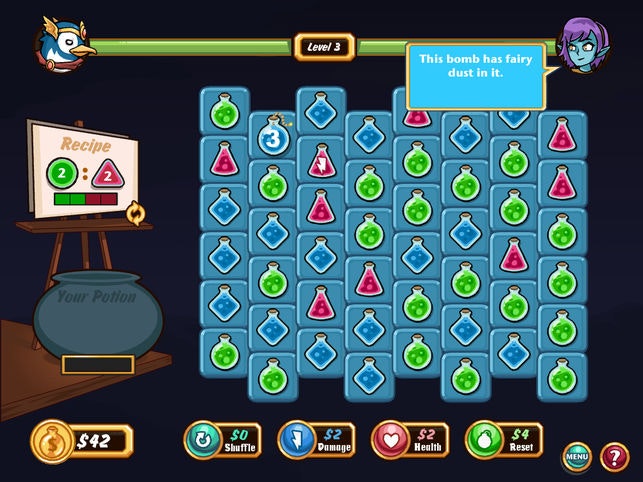Screen dimensions: 643x482
Task: Select the cracked red potion tile
Action: [x=321, y=161]
